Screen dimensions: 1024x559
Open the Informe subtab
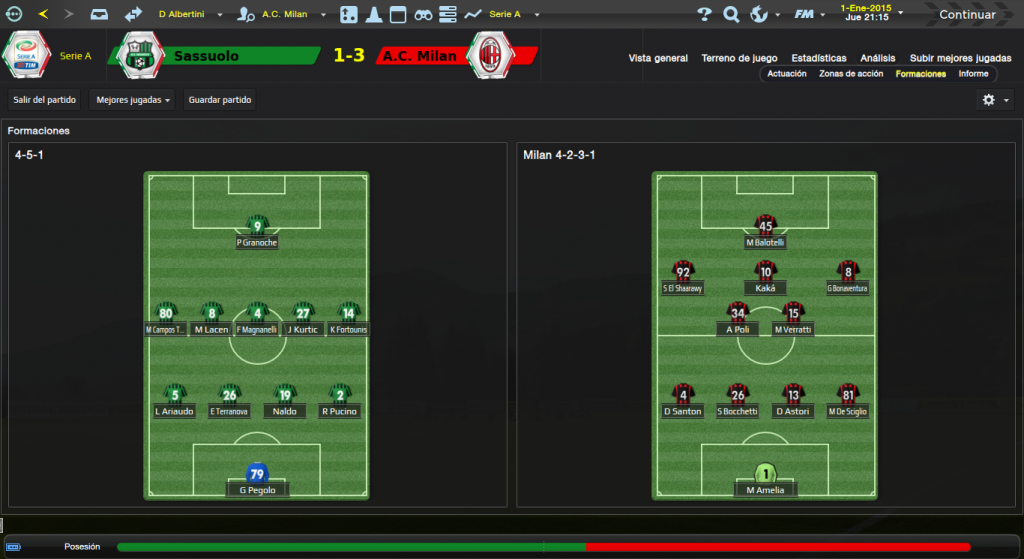[x=973, y=74]
